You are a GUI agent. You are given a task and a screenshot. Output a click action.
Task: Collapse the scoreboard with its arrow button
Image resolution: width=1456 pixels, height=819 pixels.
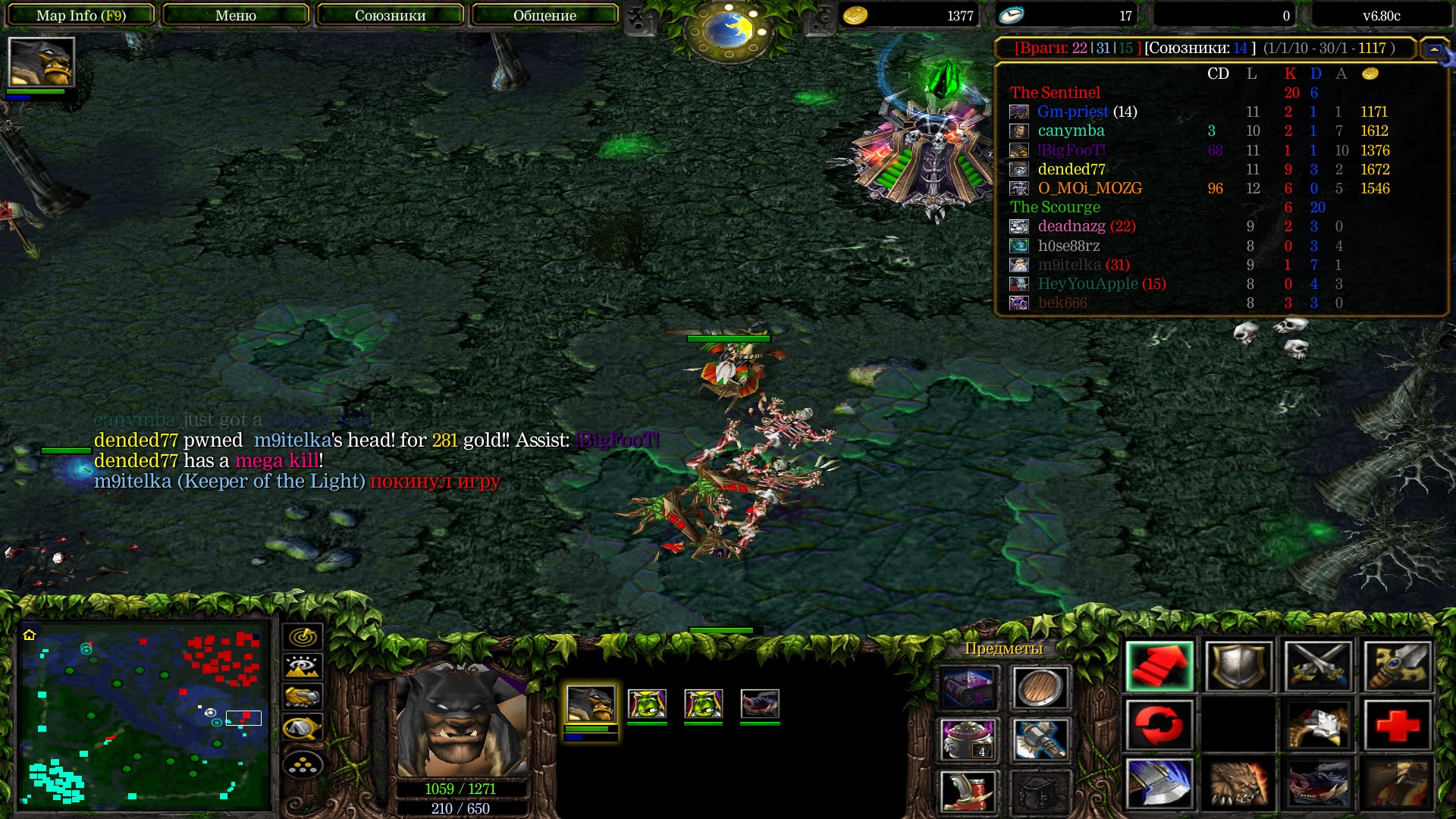pyautogui.click(x=1434, y=49)
